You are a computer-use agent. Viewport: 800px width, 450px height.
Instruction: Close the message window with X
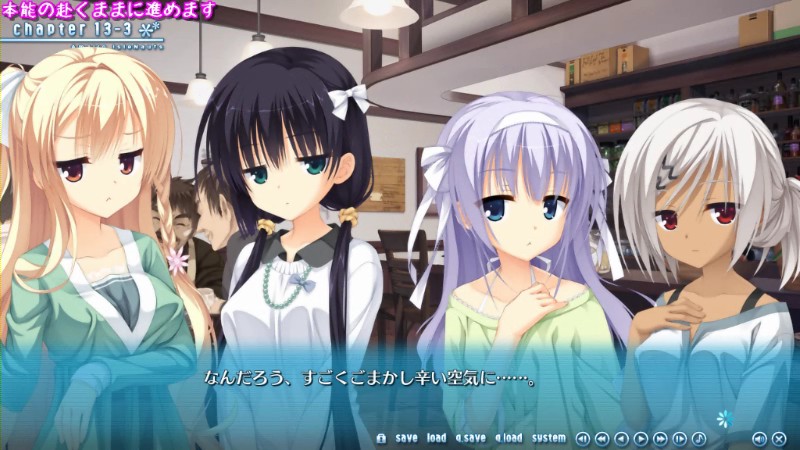point(779,438)
